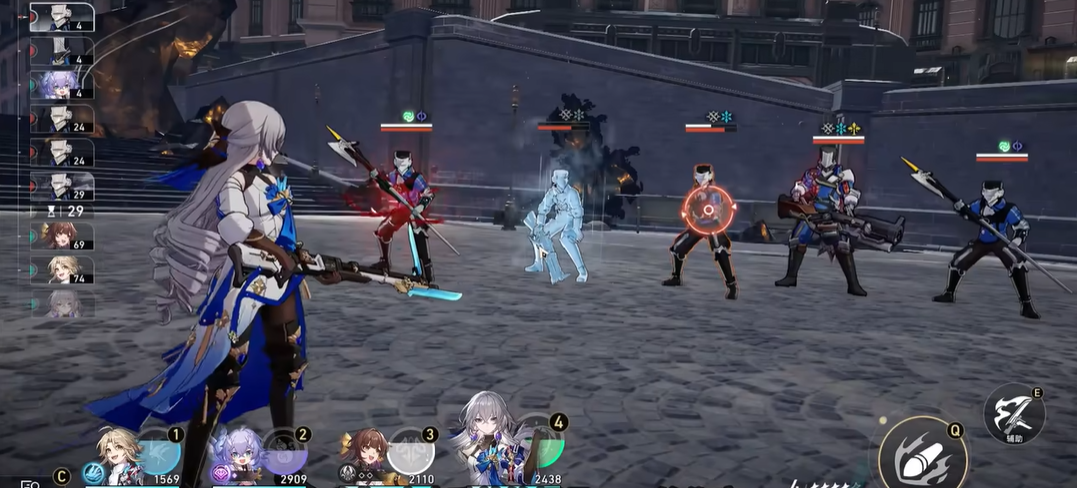This screenshot has width=1077, height=488.
Task: Select Bailu's portrait in the party bar
Action: (237, 457)
